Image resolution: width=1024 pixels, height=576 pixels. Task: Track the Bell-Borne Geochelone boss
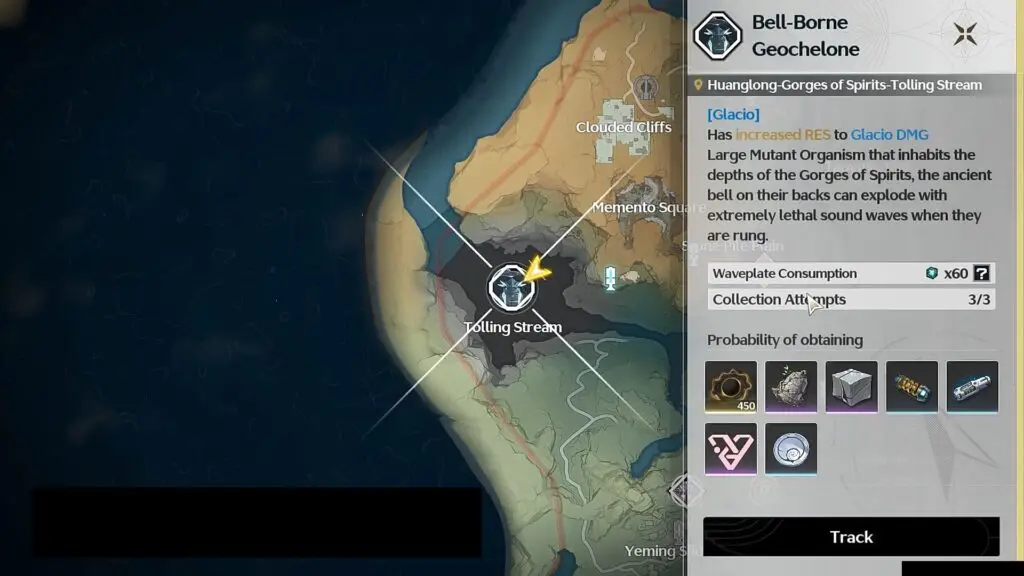click(851, 537)
